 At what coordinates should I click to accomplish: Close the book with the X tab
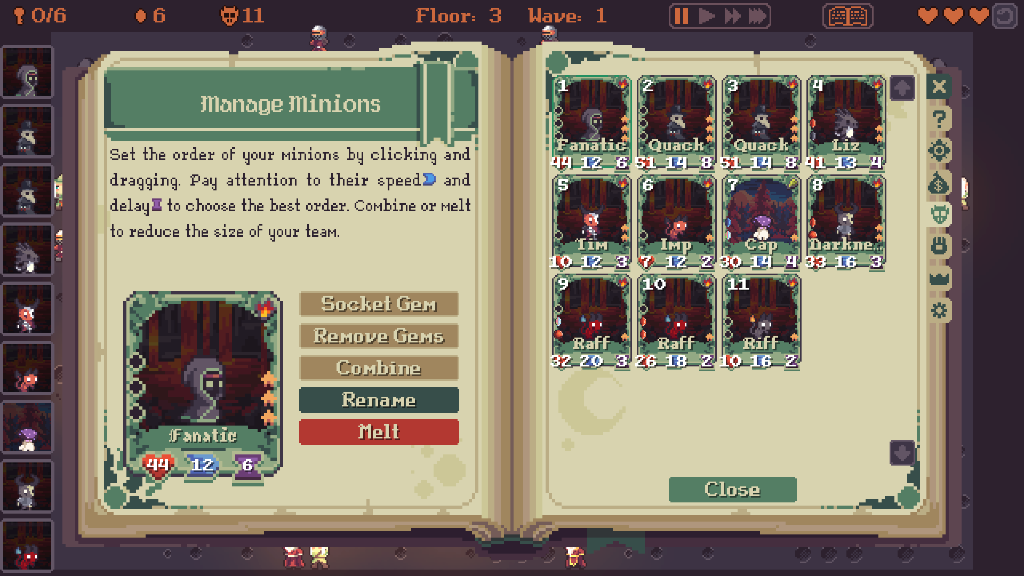(938, 87)
